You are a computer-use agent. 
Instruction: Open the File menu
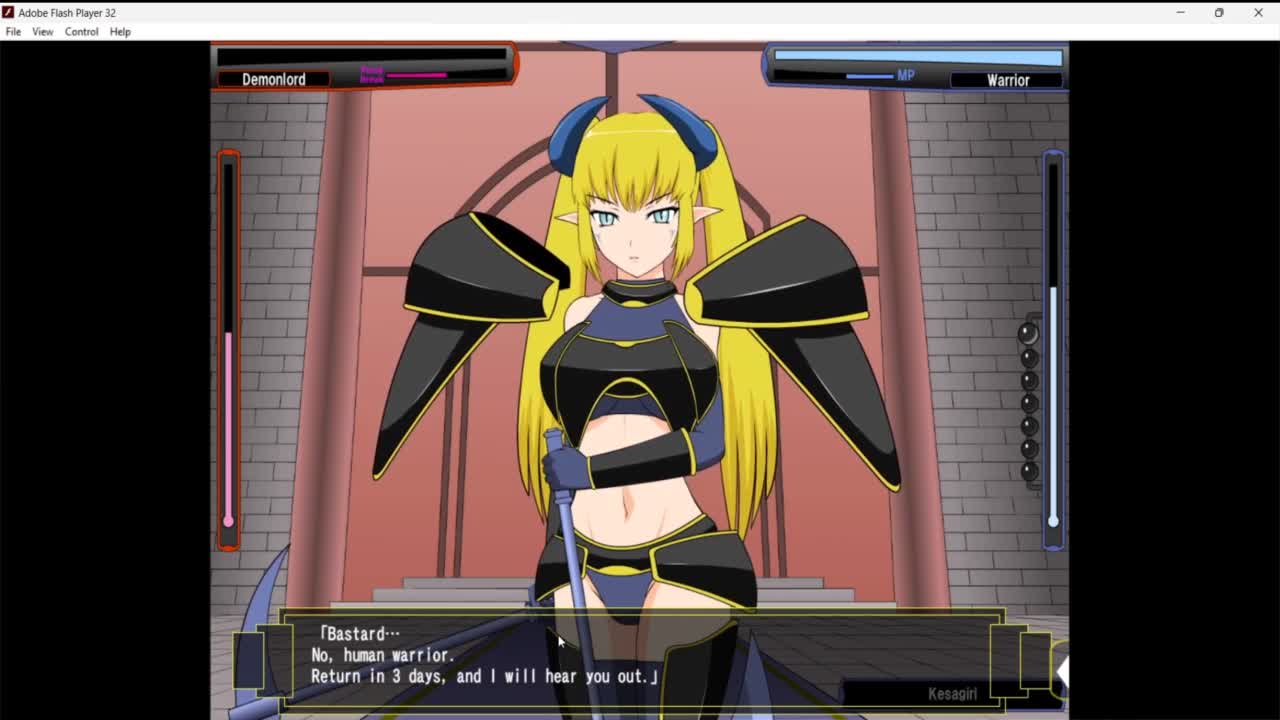click(13, 32)
